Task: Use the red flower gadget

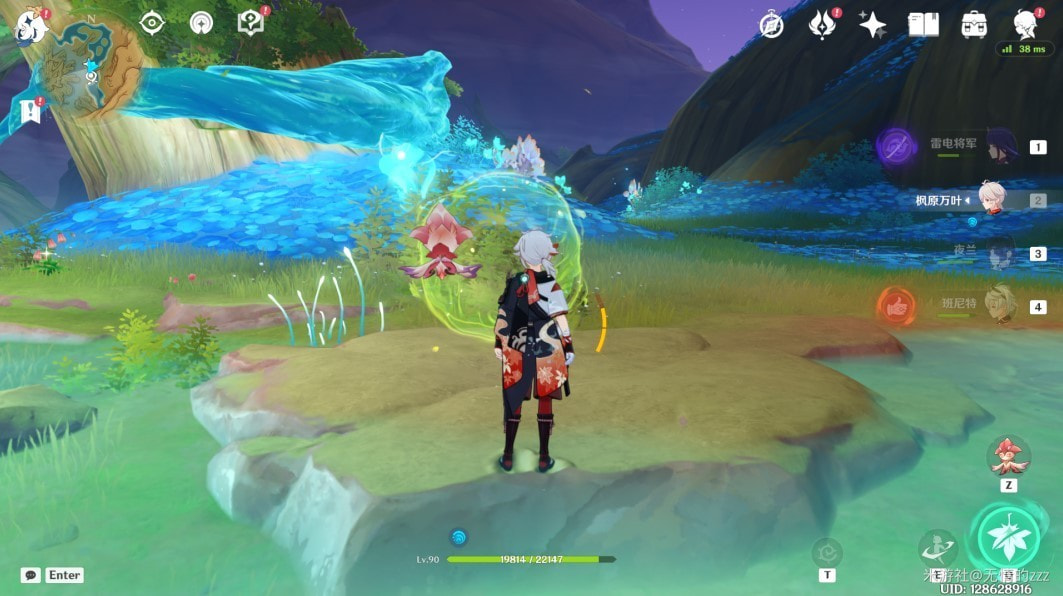Action: tap(1009, 456)
